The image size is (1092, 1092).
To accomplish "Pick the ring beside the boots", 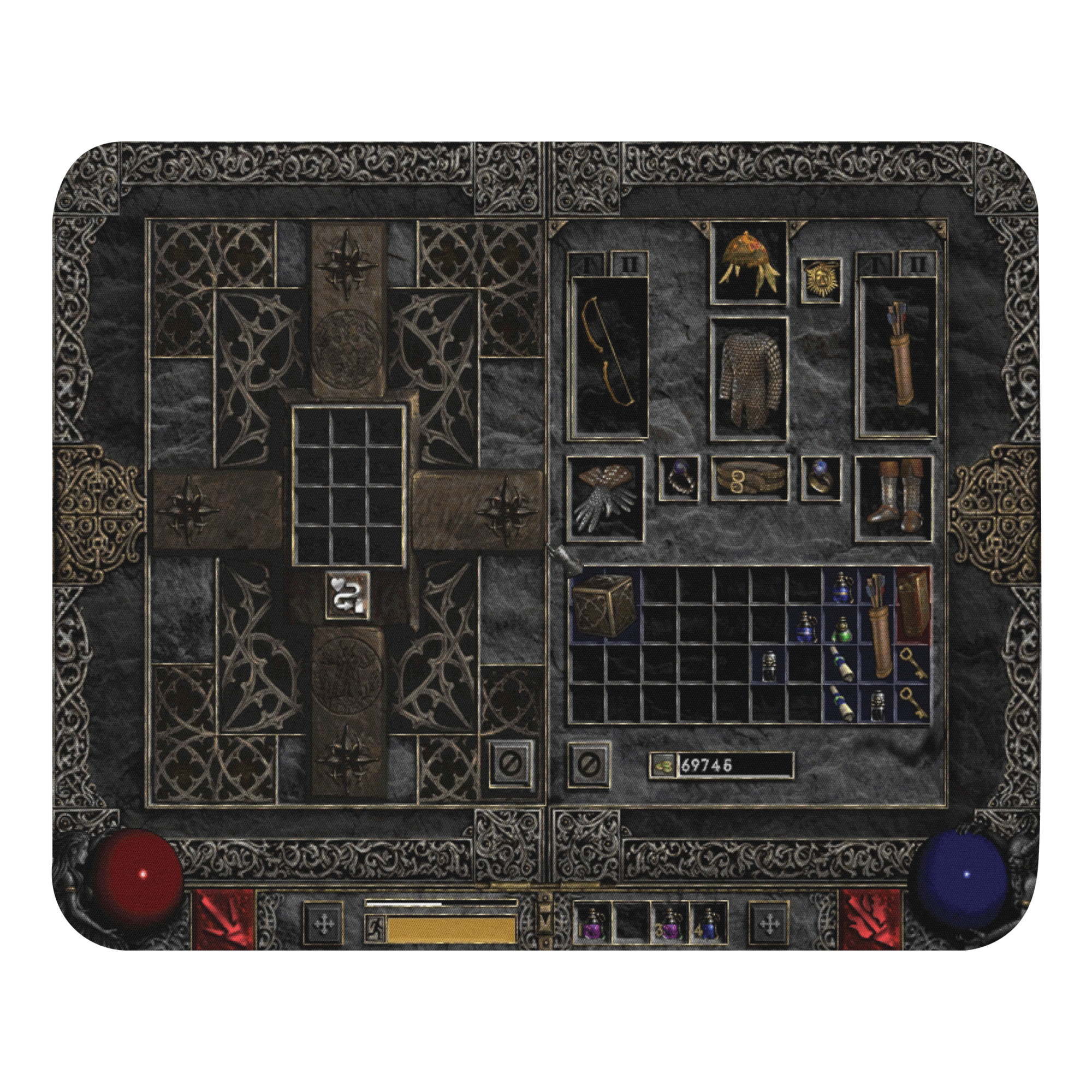I will pos(821,479).
